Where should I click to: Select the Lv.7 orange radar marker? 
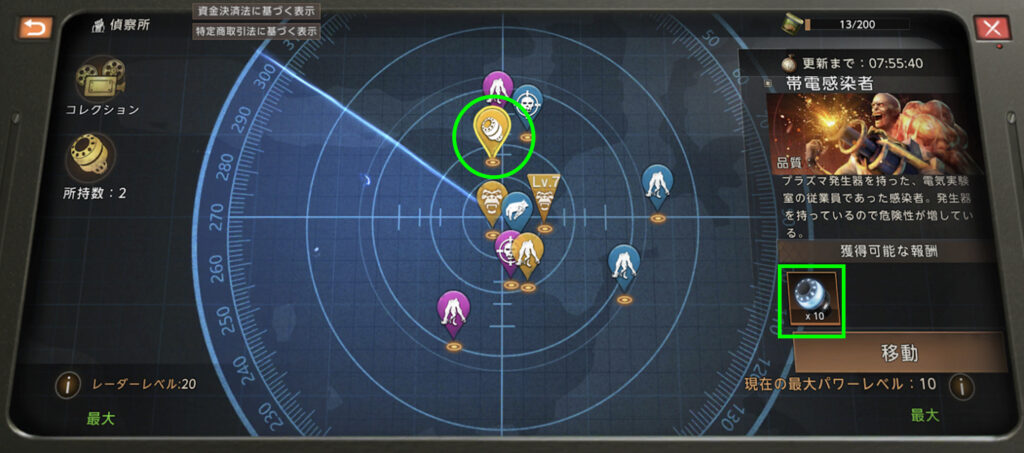(x=544, y=198)
